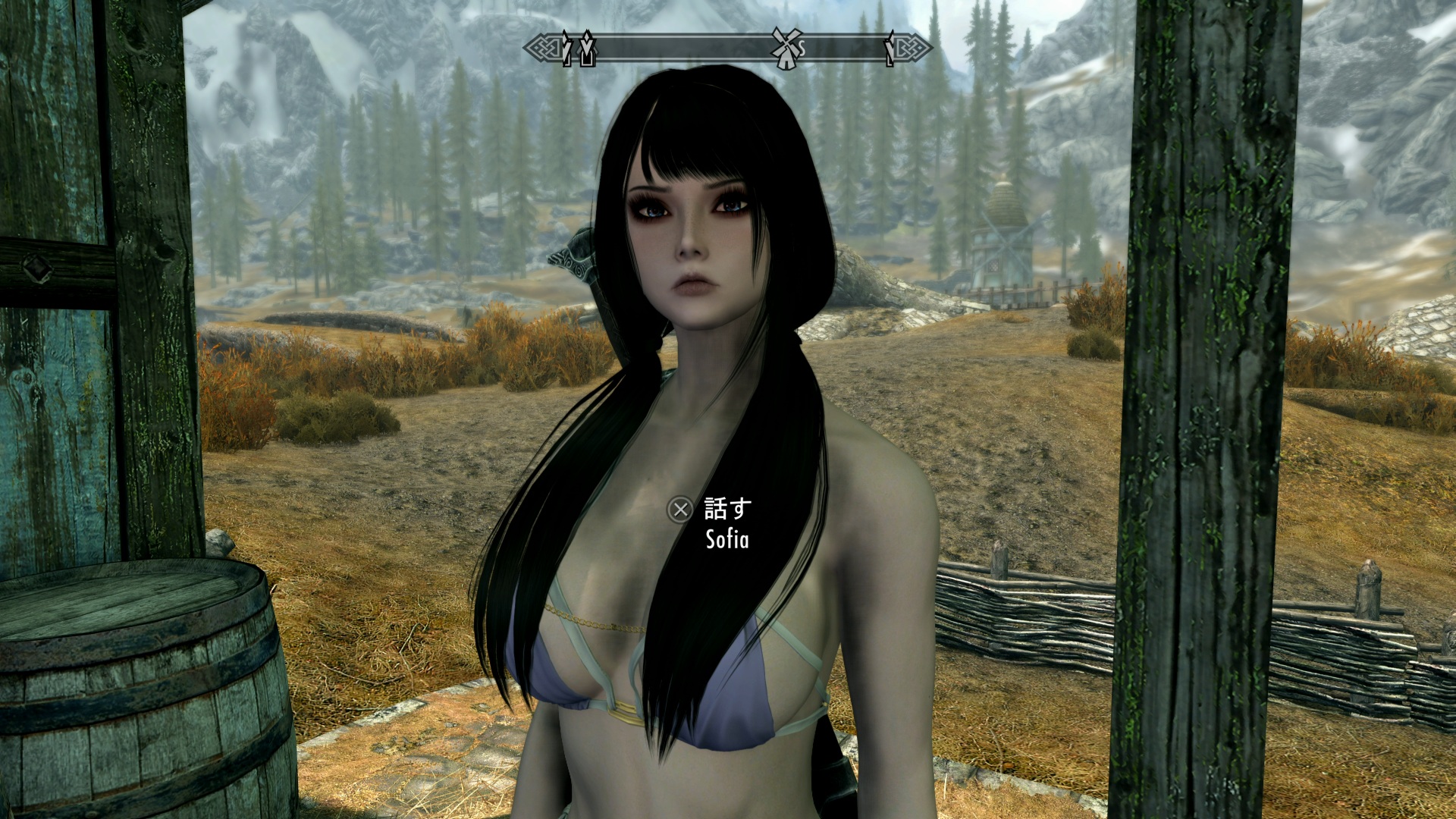Click the windmill marker on the compass
This screenshot has width=1456, height=819.
786,49
